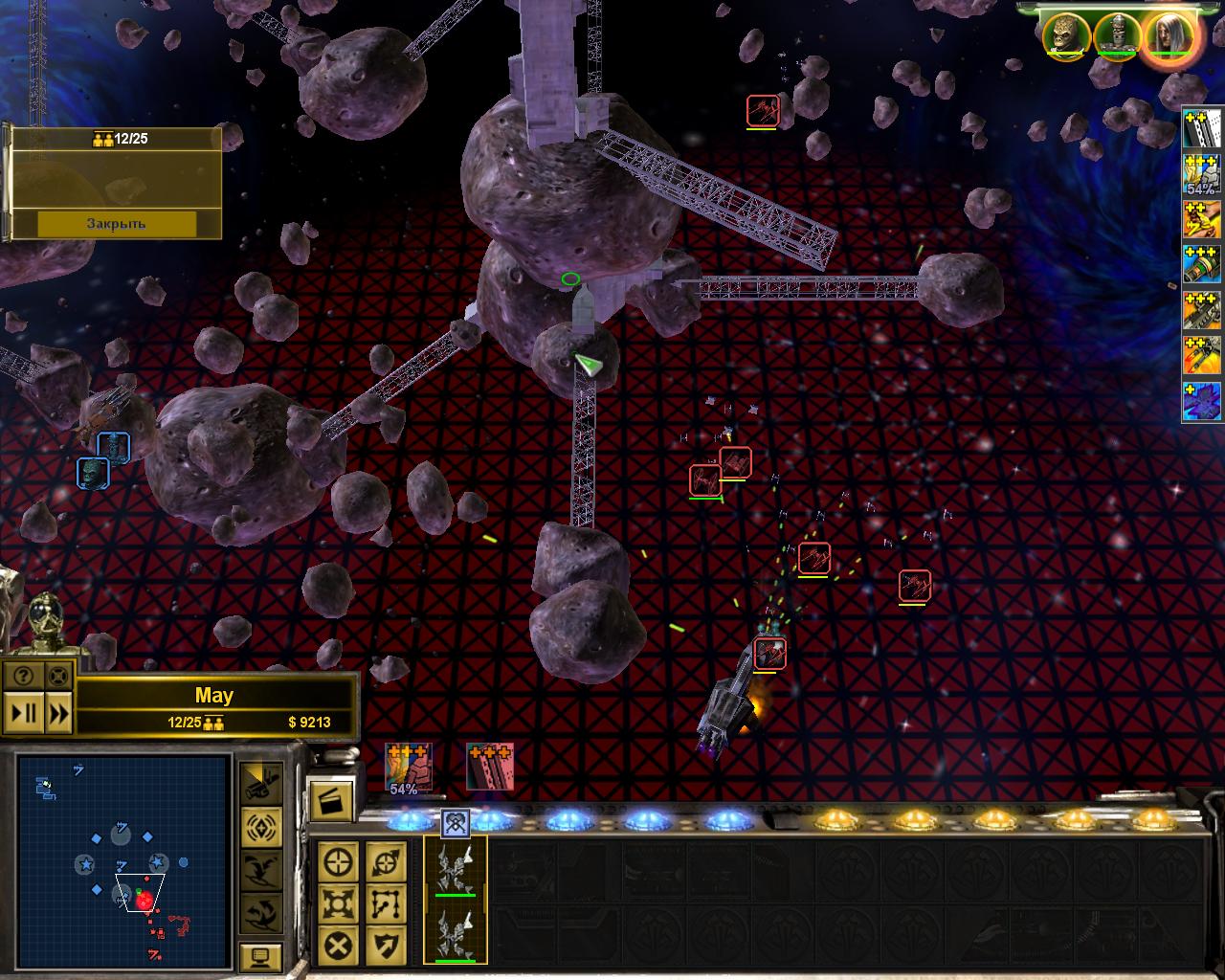This screenshot has height=980, width=1225.
Task: Select the long-haired hero portrait
Action: point(1168,35)
